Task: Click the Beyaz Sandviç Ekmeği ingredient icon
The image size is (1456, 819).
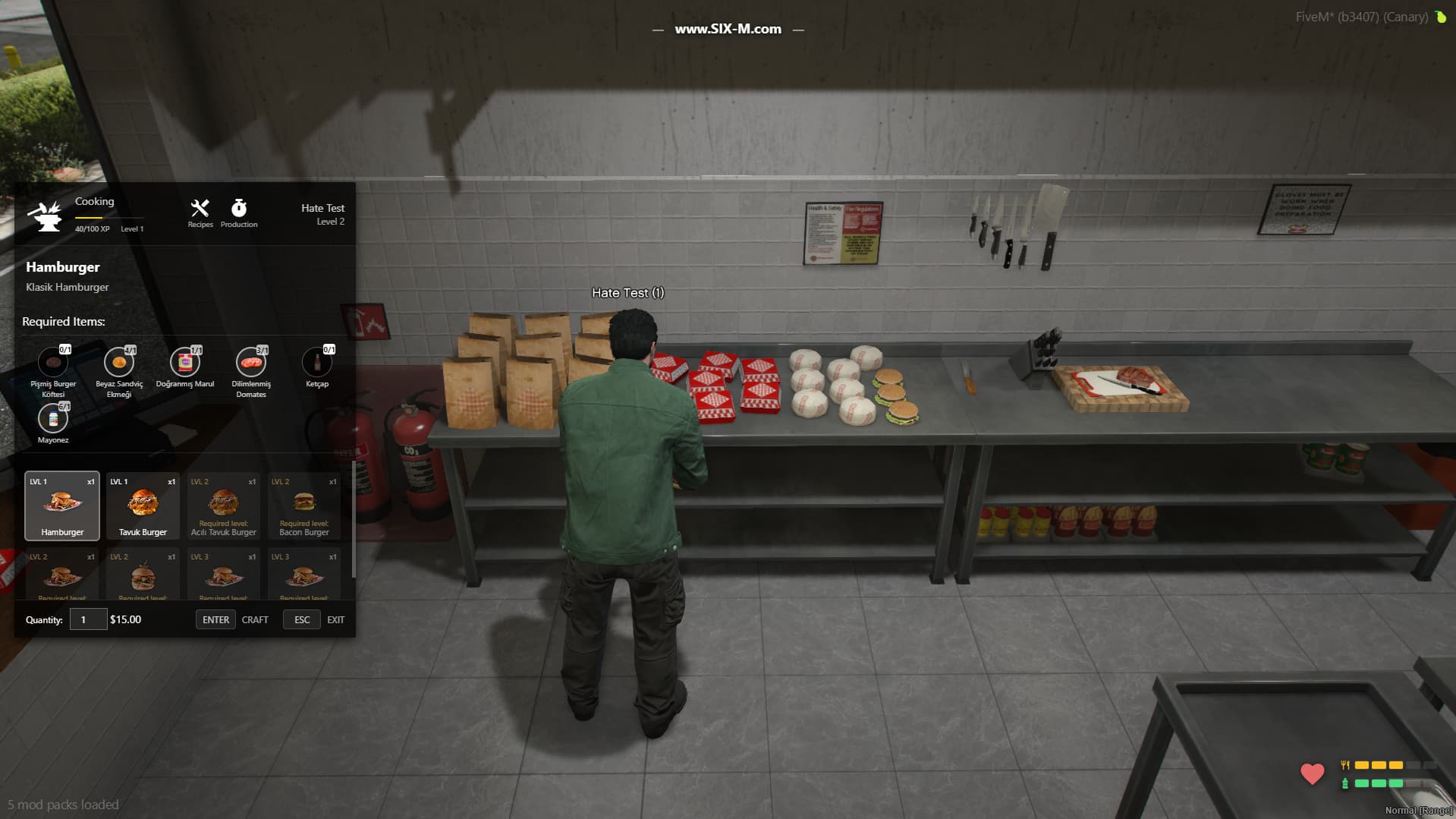Action: (118, 363)
